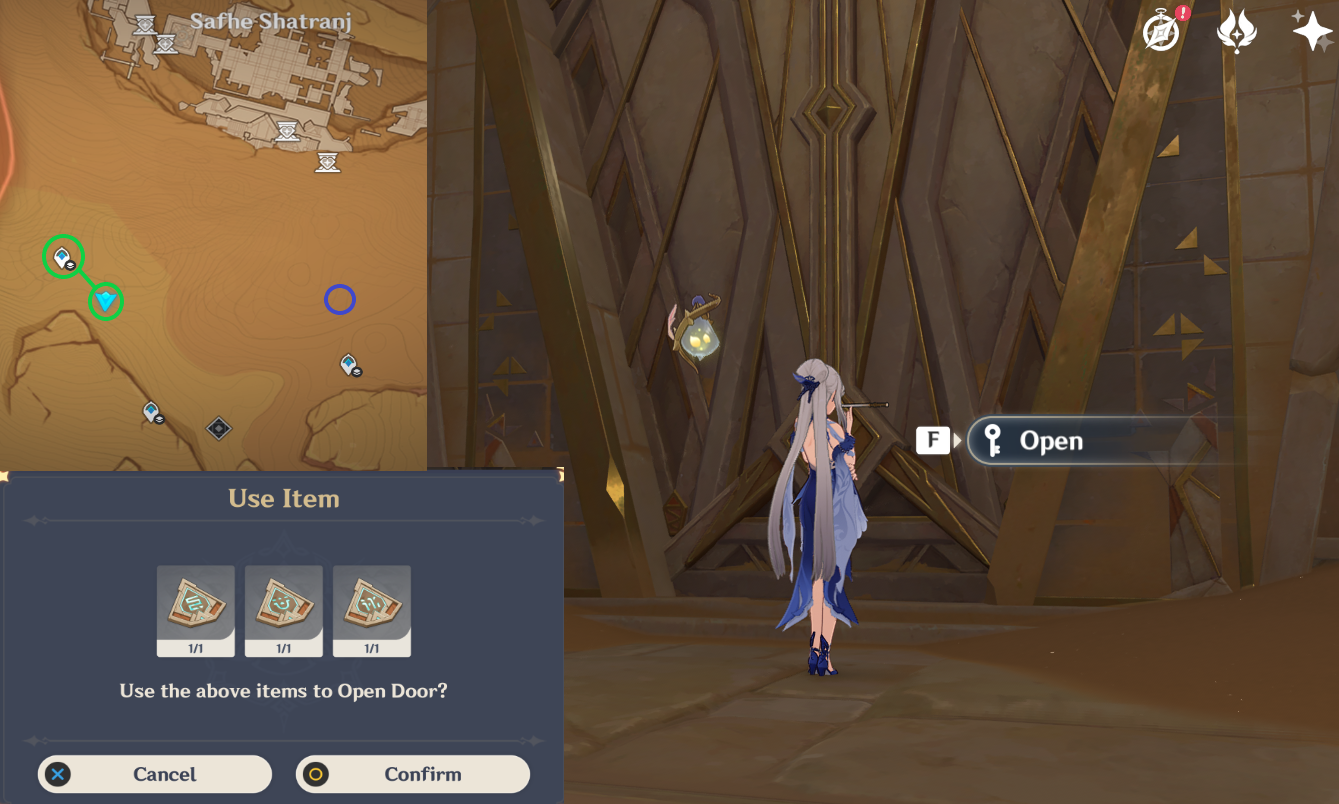Screen dimensions: 1339x804
Task: Choose the Open door interaction option
Action: (1050, 441)
